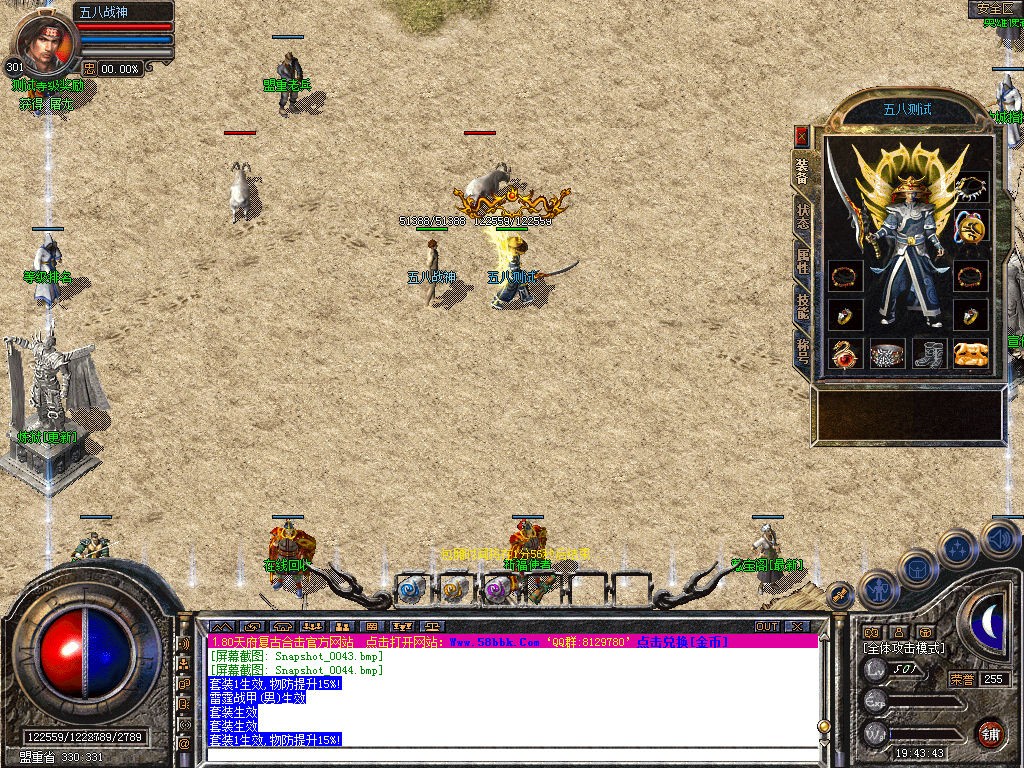Viewport: 1024px width, 768px height.
Task: Click the player portrait in the top corner
Action: (40, 38)
